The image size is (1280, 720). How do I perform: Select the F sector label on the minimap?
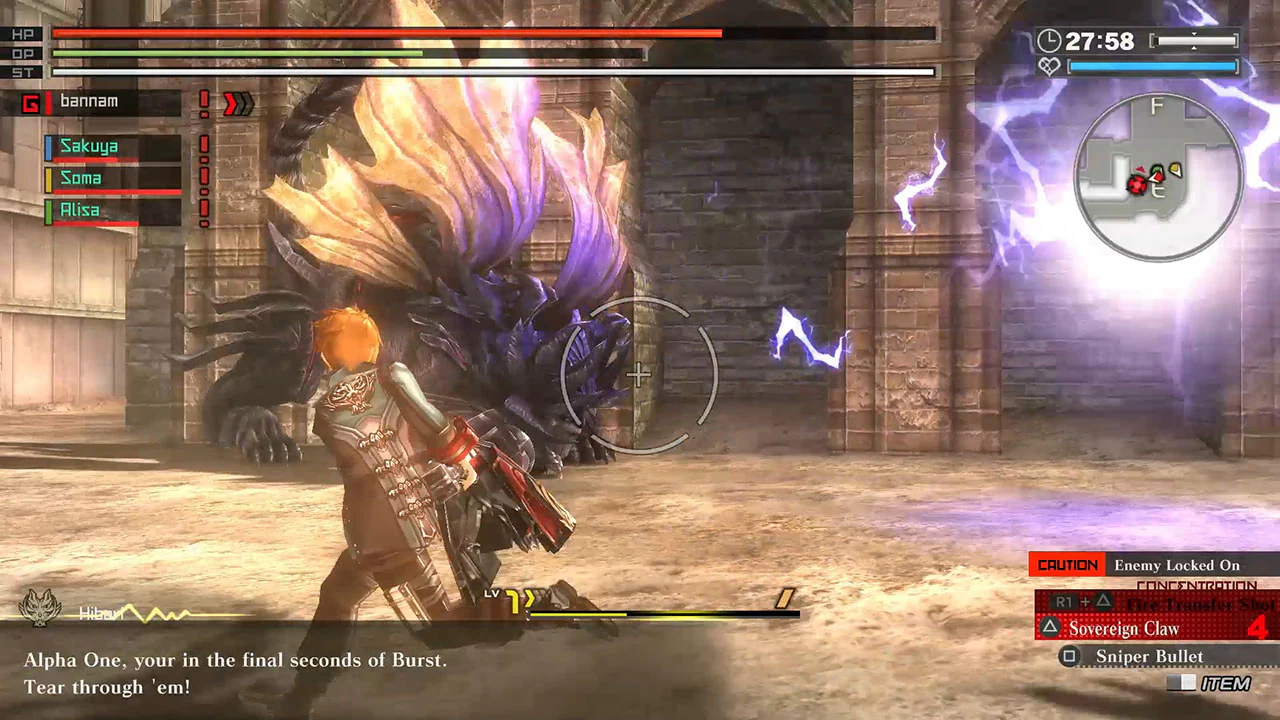pyautogui.click(x=1157, y=107)
